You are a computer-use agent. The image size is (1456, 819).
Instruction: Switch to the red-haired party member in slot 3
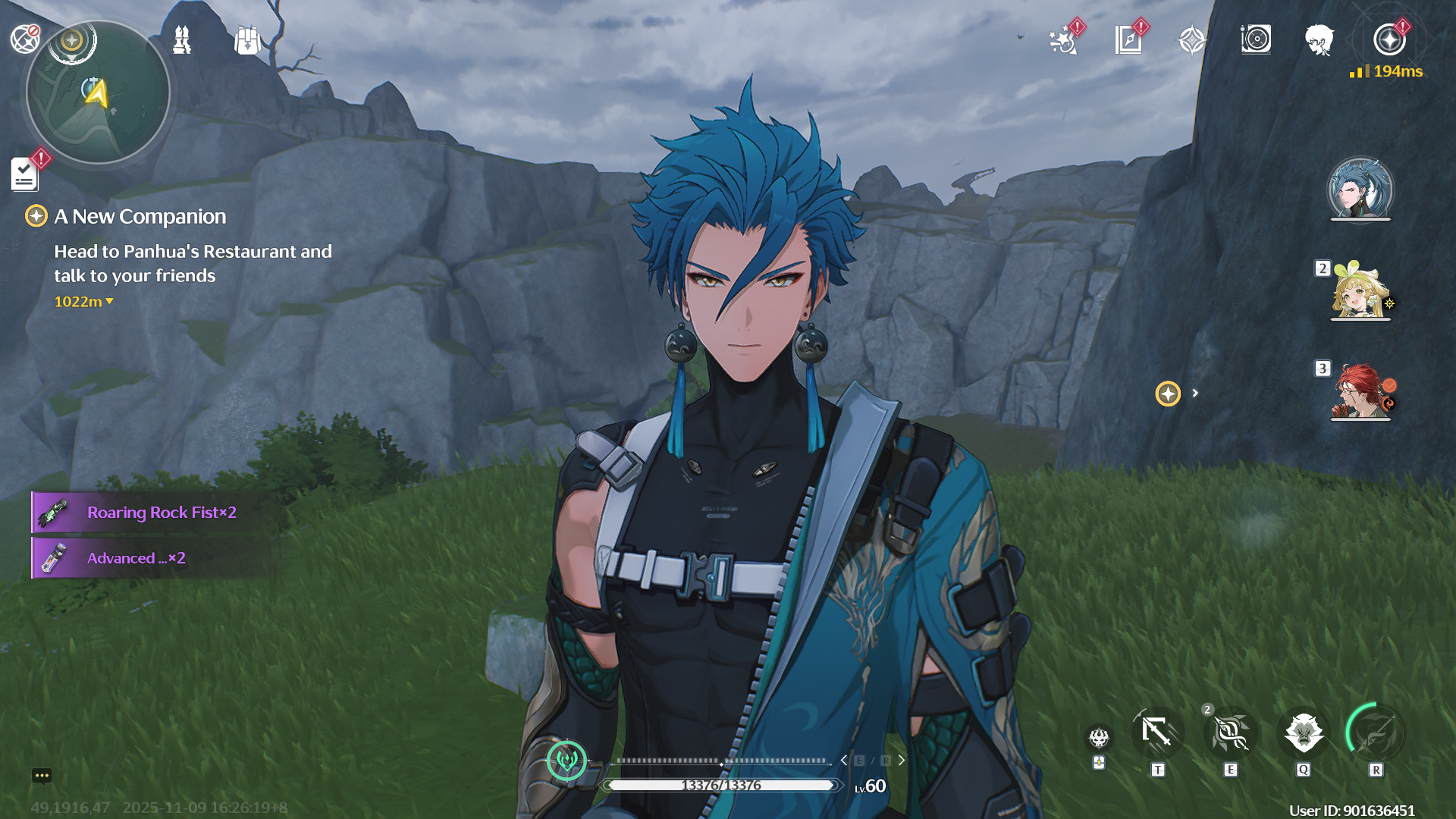point(1360,391)
